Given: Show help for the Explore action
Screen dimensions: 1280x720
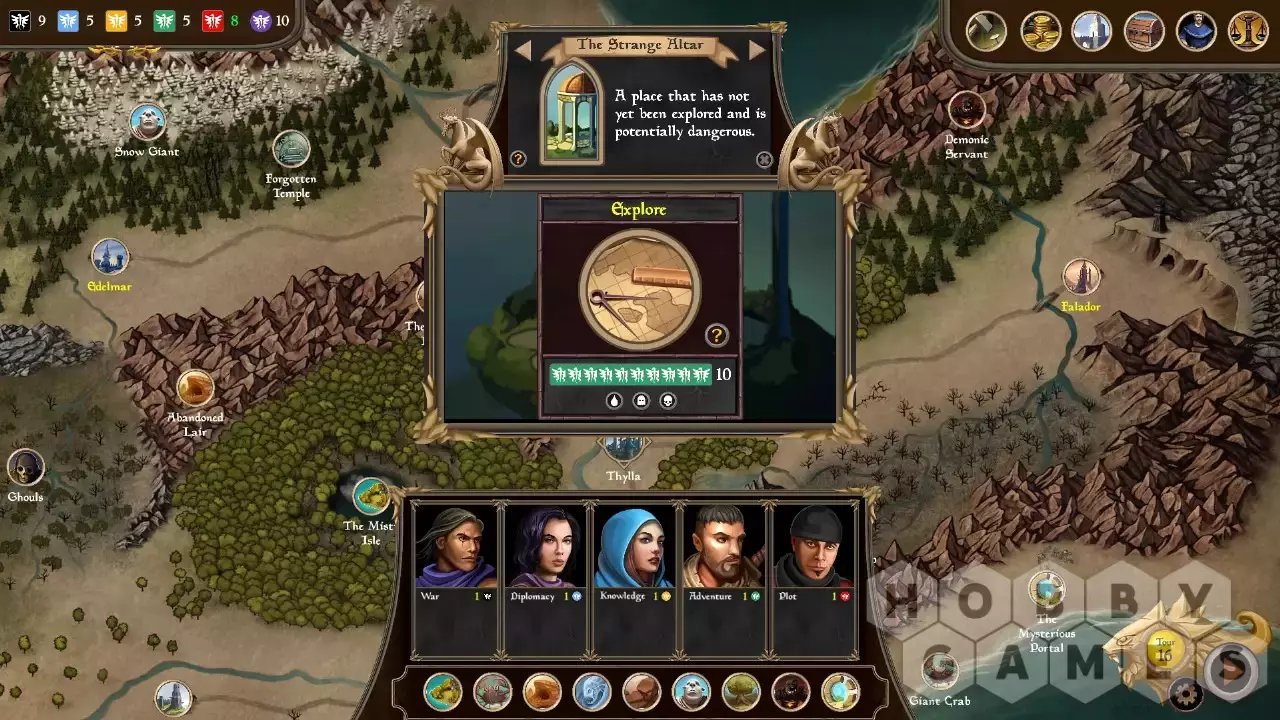Looking at the screenshot, I should click(x=716, y=335).
